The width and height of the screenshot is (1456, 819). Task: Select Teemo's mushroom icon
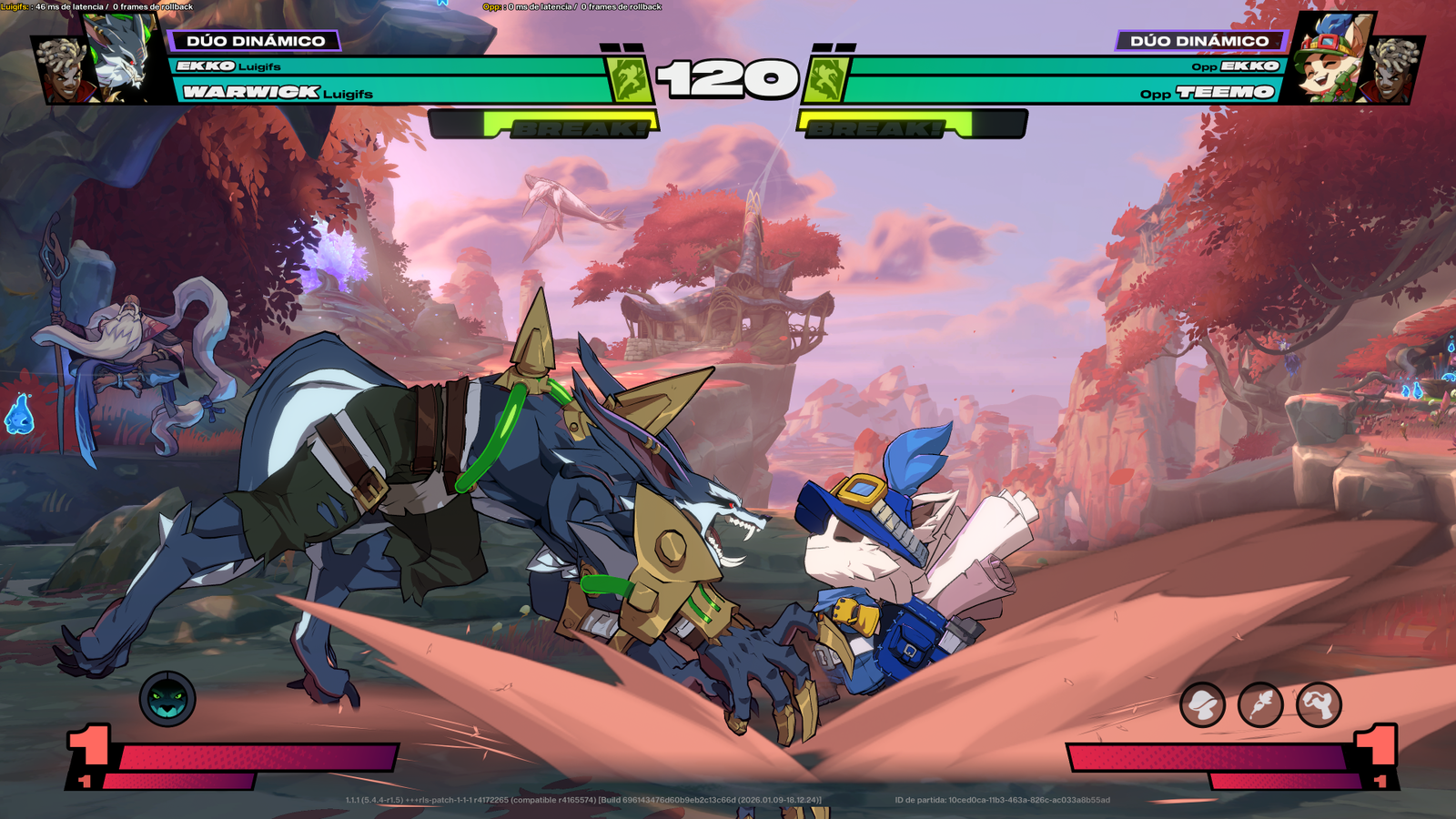[1202, 704]
